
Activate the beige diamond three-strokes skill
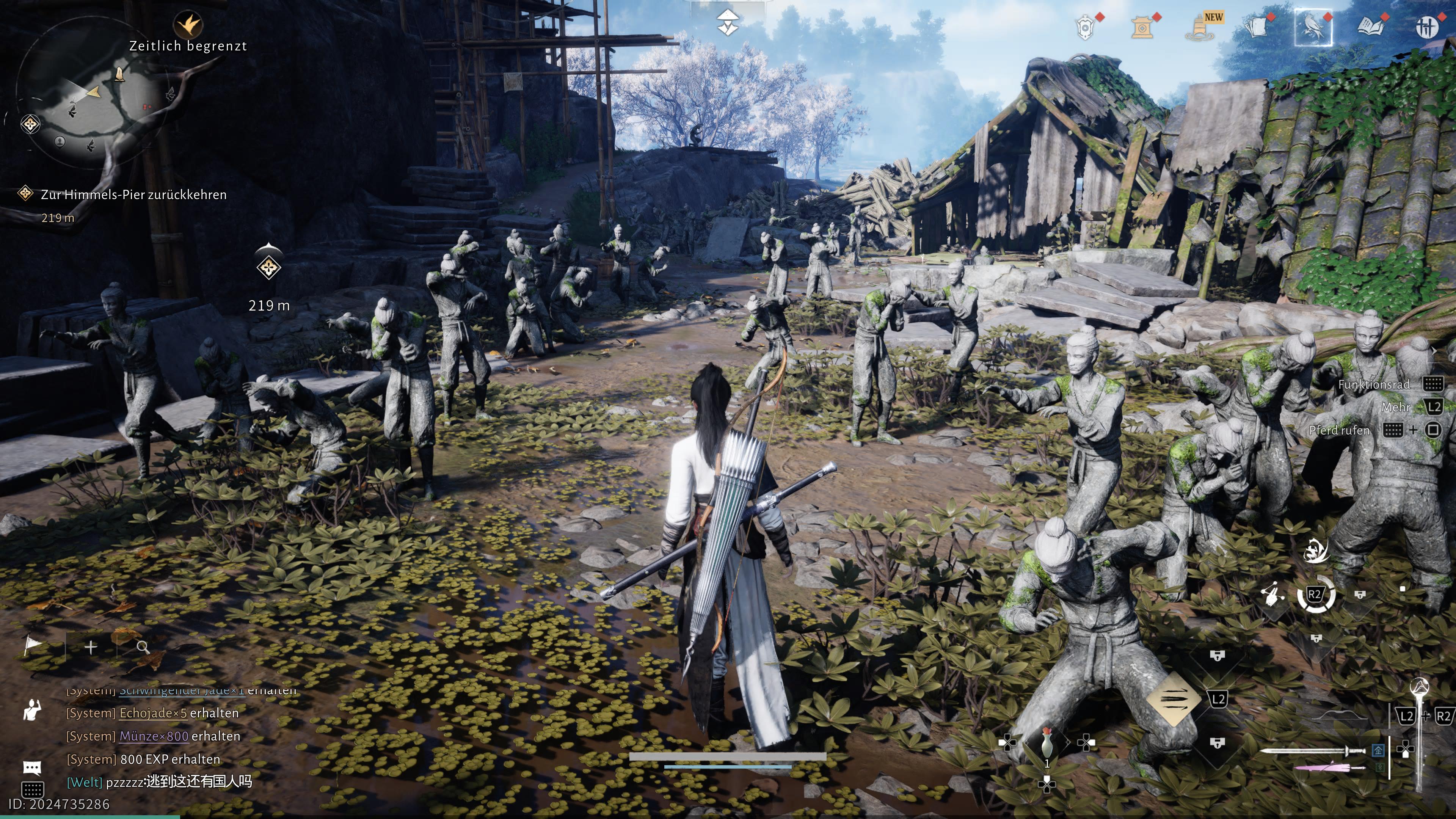[x=1174, y=699]
